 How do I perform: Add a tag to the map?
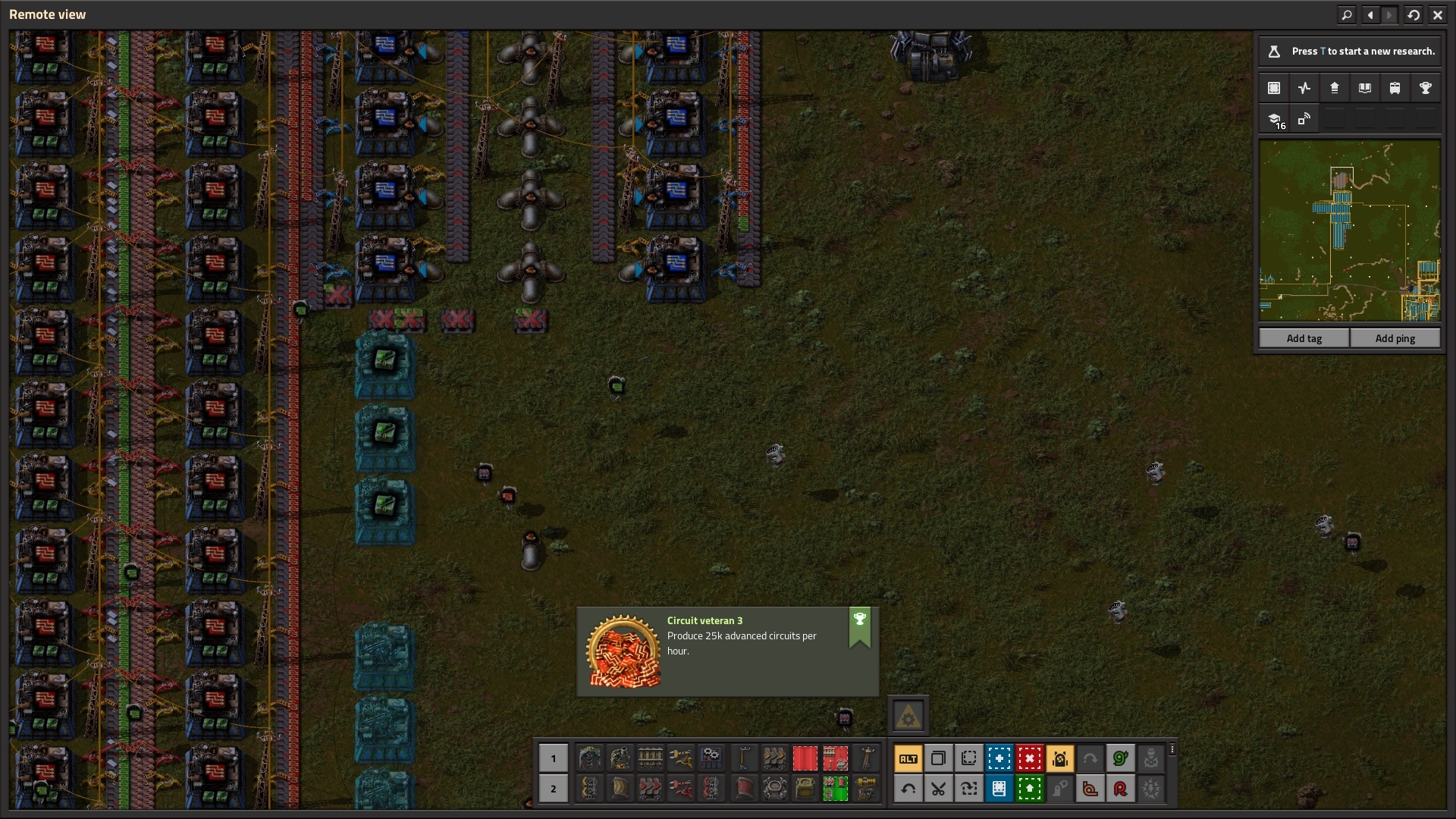point(1304,338)
